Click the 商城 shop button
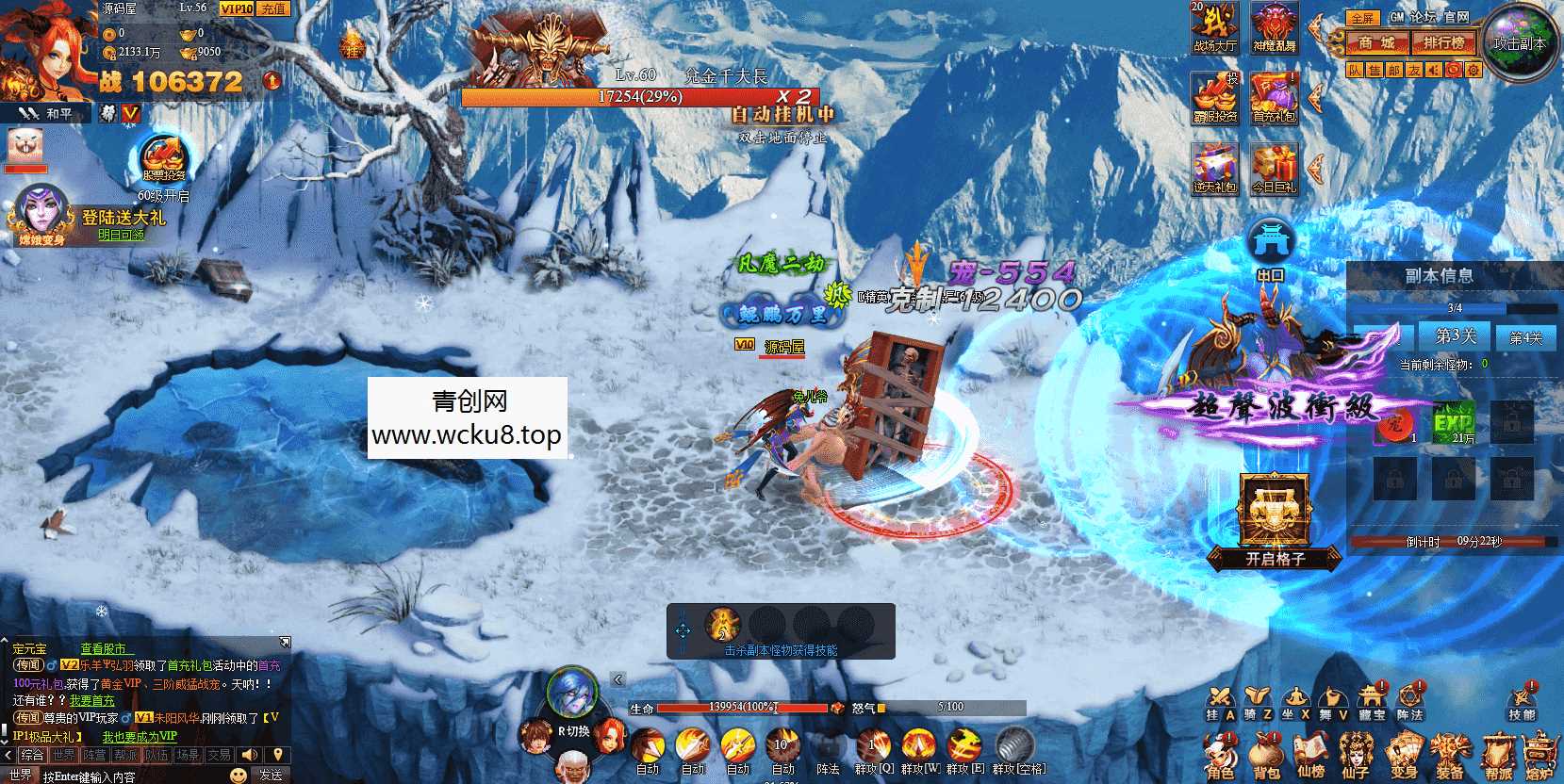The image size is (1564, 784). click(x=1377, y=43)
